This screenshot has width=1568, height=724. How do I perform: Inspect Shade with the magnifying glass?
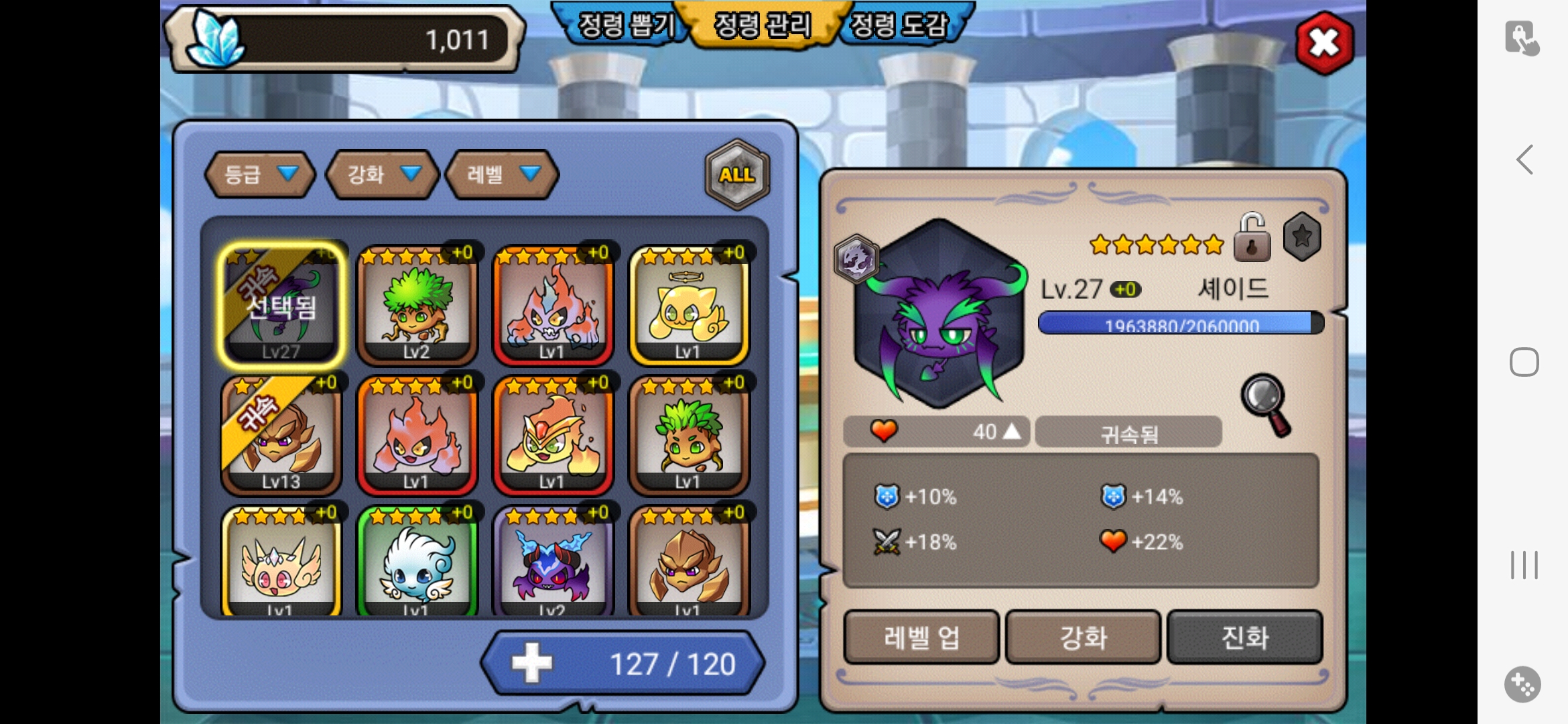1265,404
